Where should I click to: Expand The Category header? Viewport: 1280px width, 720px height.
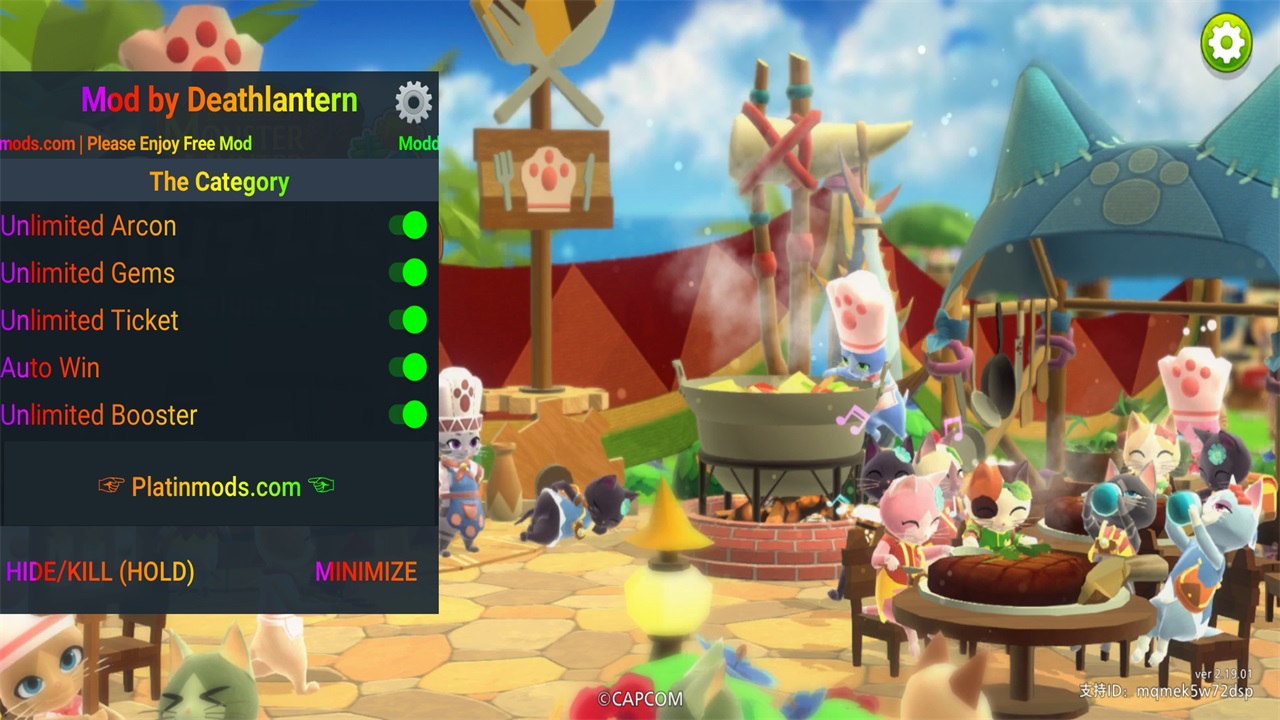pyautogui.click(x=219, y=182)
